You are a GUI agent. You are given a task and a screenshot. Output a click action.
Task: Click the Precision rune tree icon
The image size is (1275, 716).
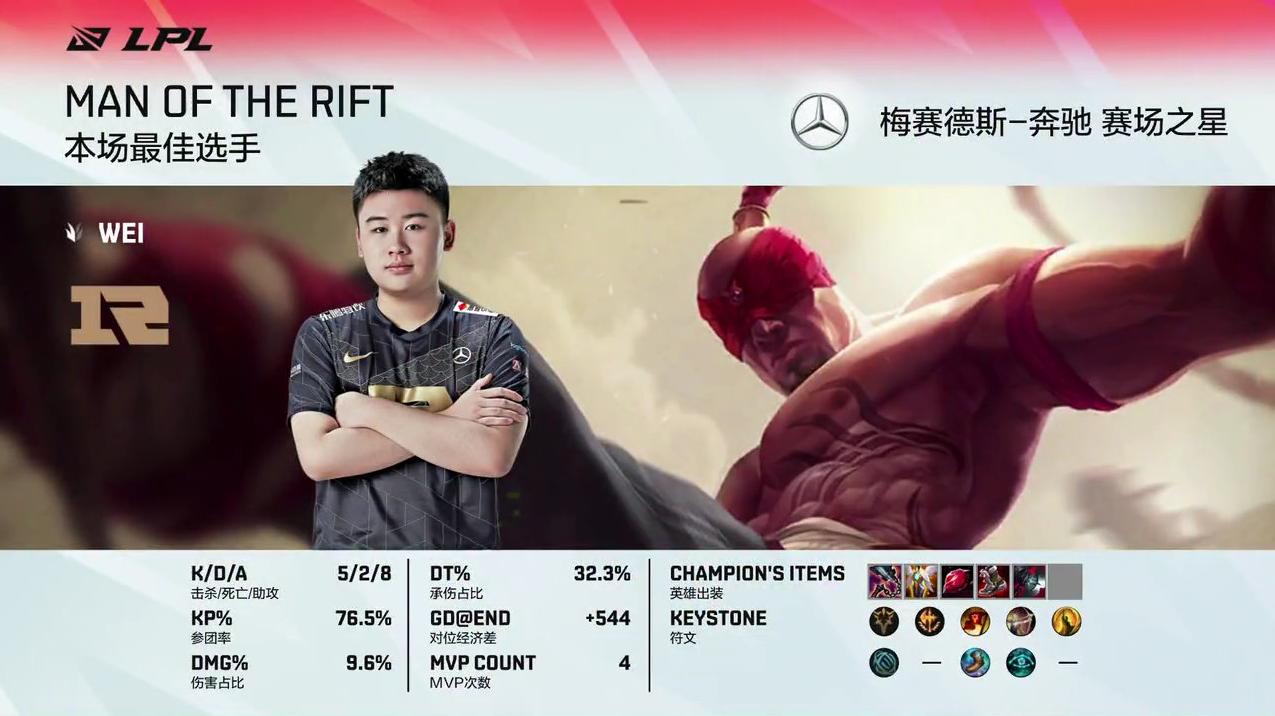click(x=884, y=622)
